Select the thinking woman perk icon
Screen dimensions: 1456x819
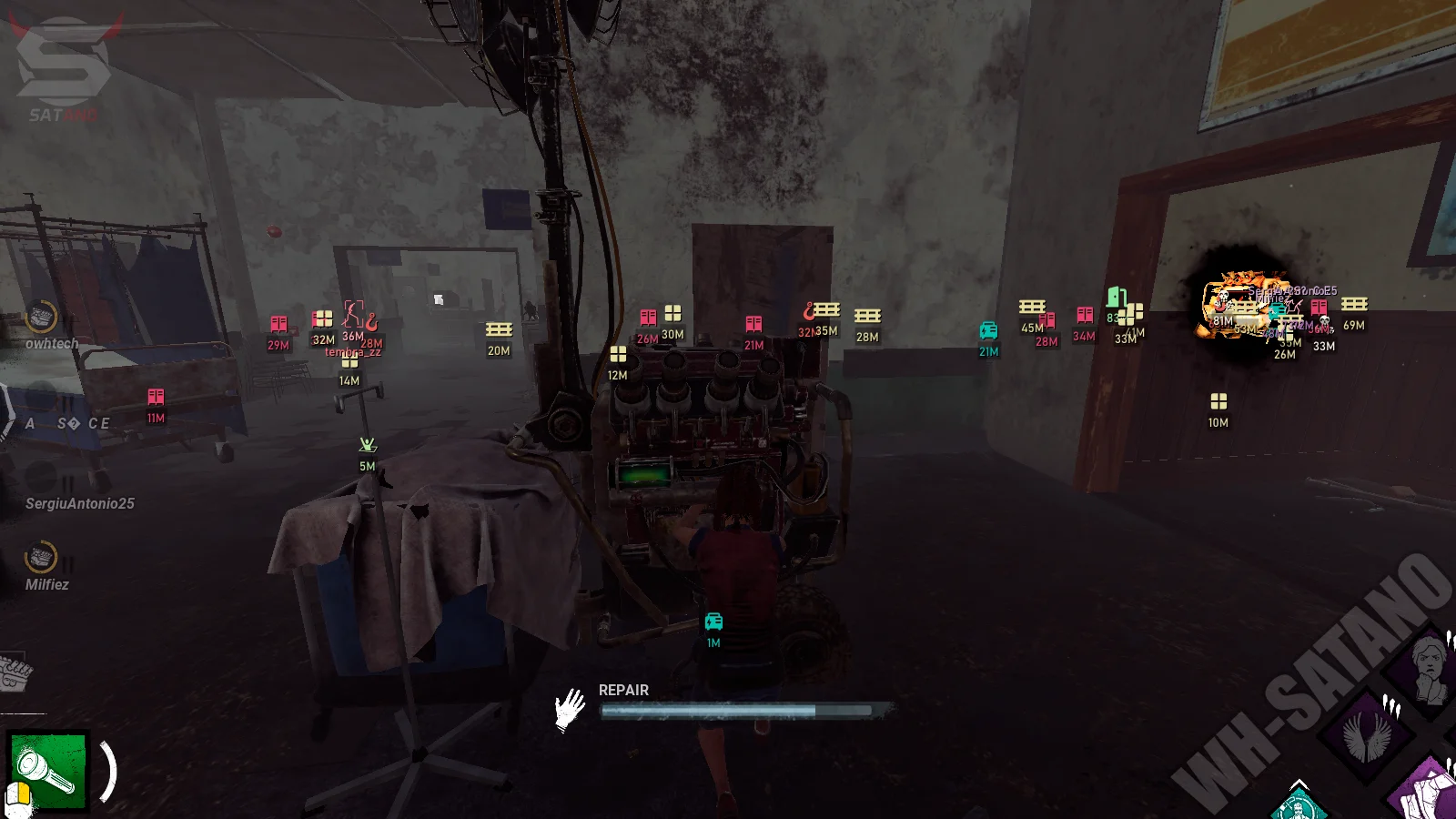coord(1430,672)
